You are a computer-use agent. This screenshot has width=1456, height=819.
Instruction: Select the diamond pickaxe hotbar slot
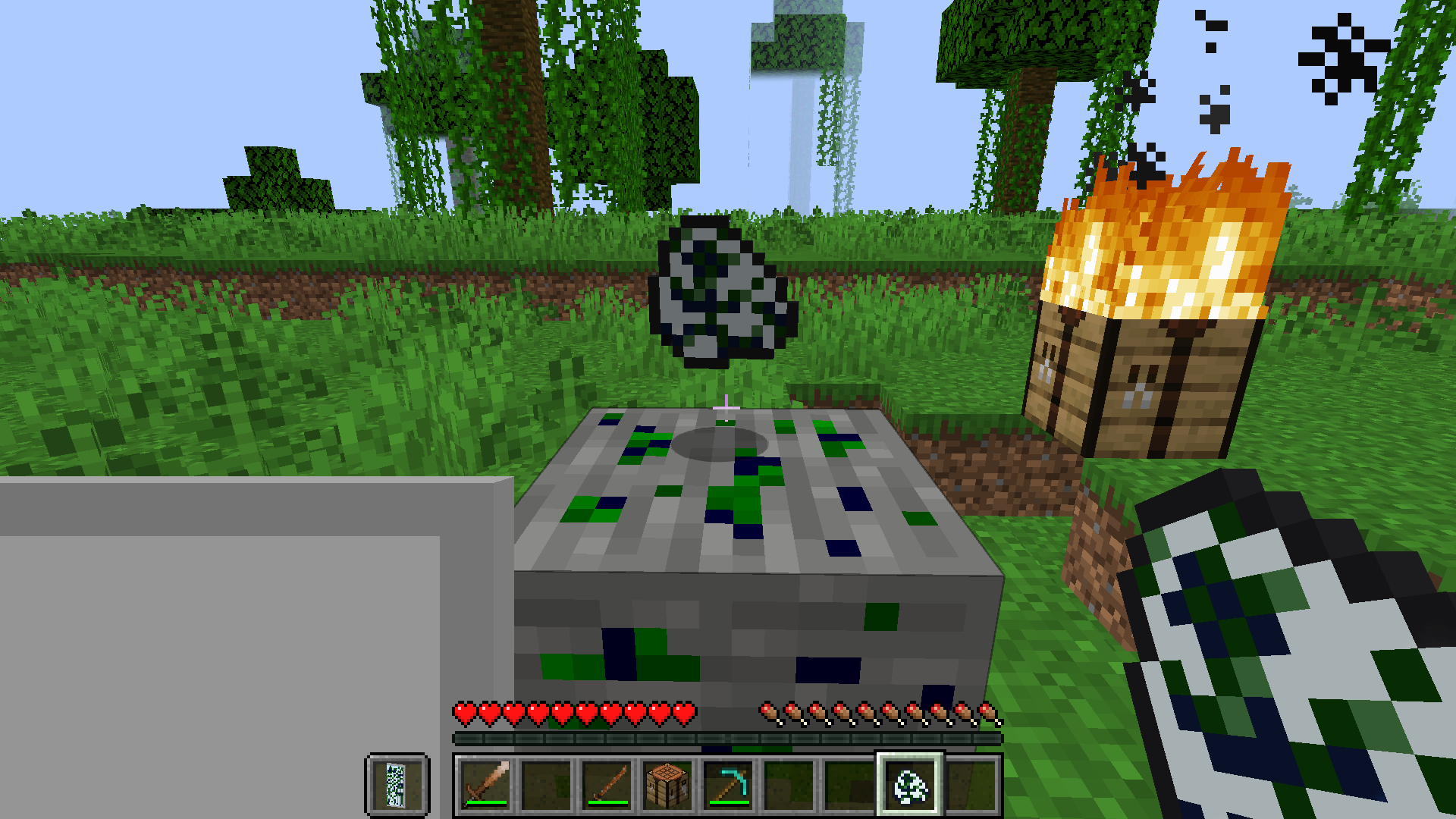pos(730,786)
